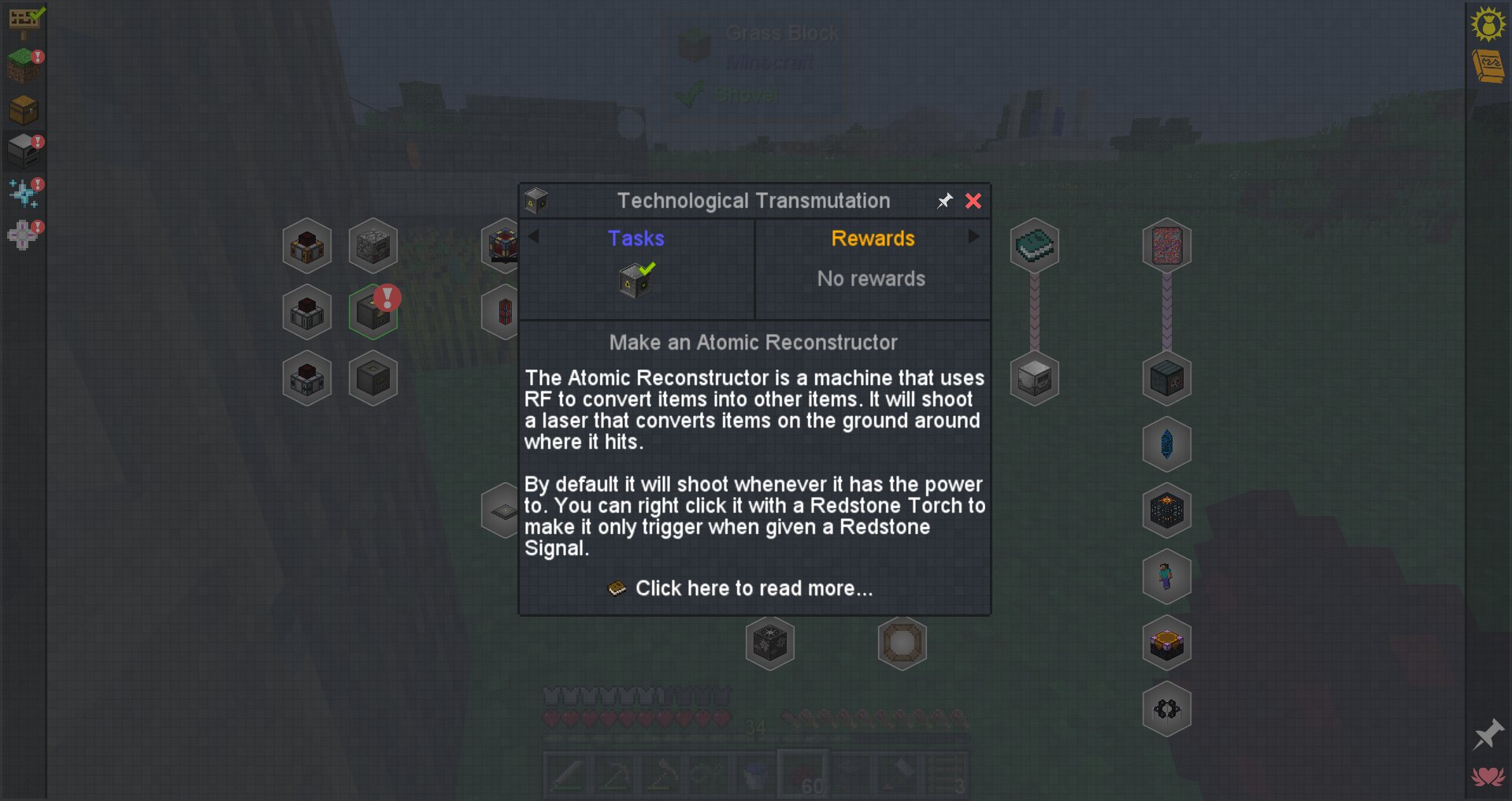
Task: Click the lotus icon in the bottom right corner
Action: (x=1487, y=775)
